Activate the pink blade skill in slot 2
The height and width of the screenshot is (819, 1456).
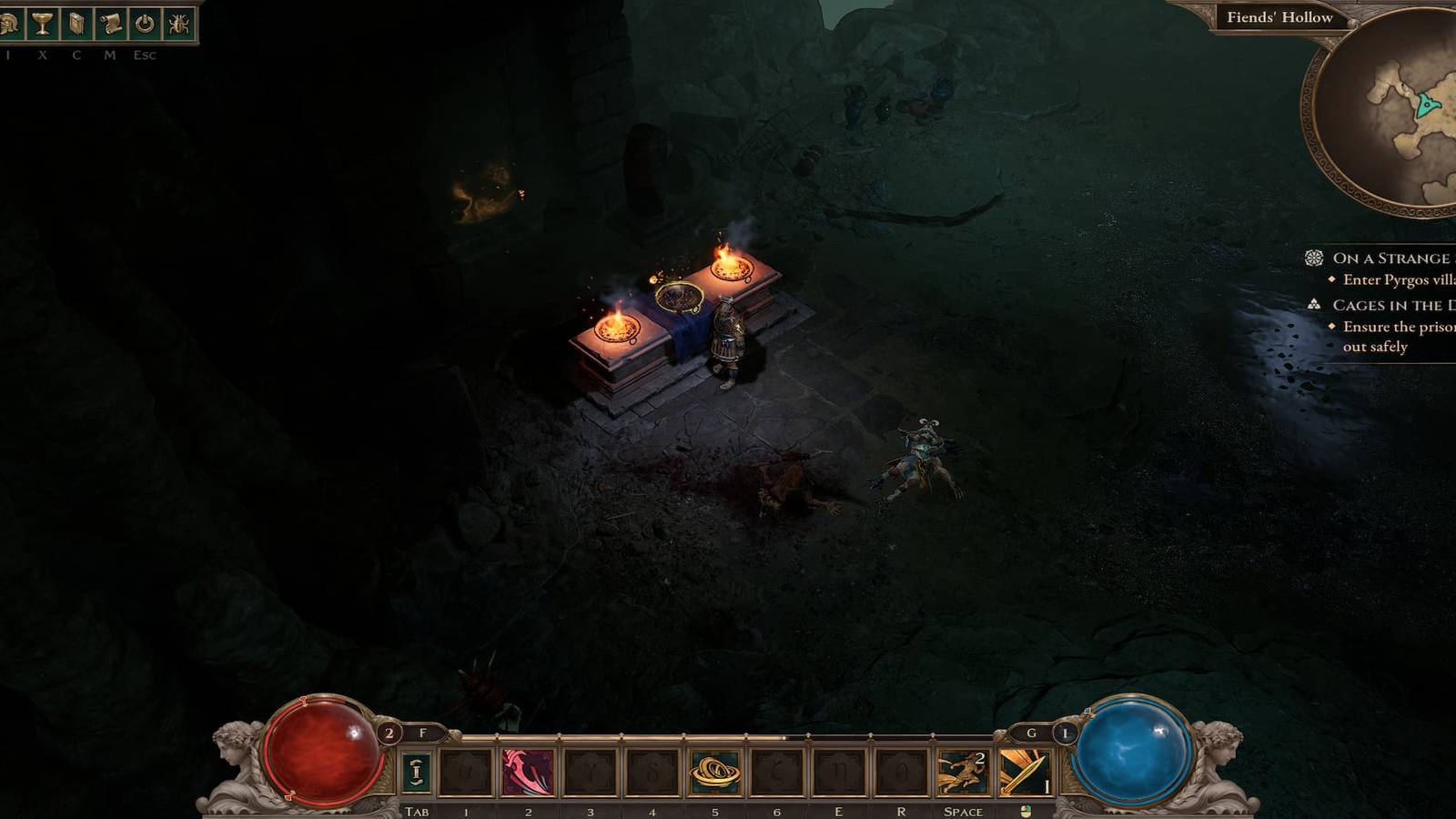(529, 772)
